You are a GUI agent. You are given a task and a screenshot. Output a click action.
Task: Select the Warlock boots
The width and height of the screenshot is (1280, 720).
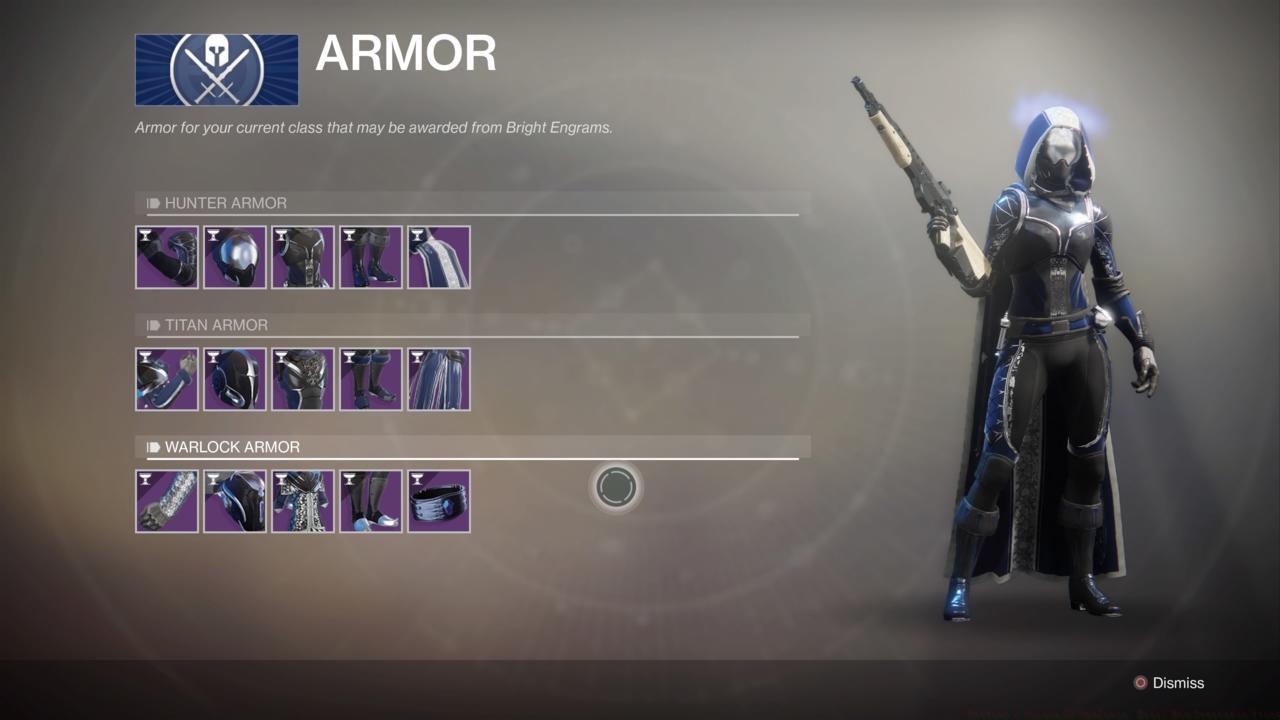click(x=370, y=500)
